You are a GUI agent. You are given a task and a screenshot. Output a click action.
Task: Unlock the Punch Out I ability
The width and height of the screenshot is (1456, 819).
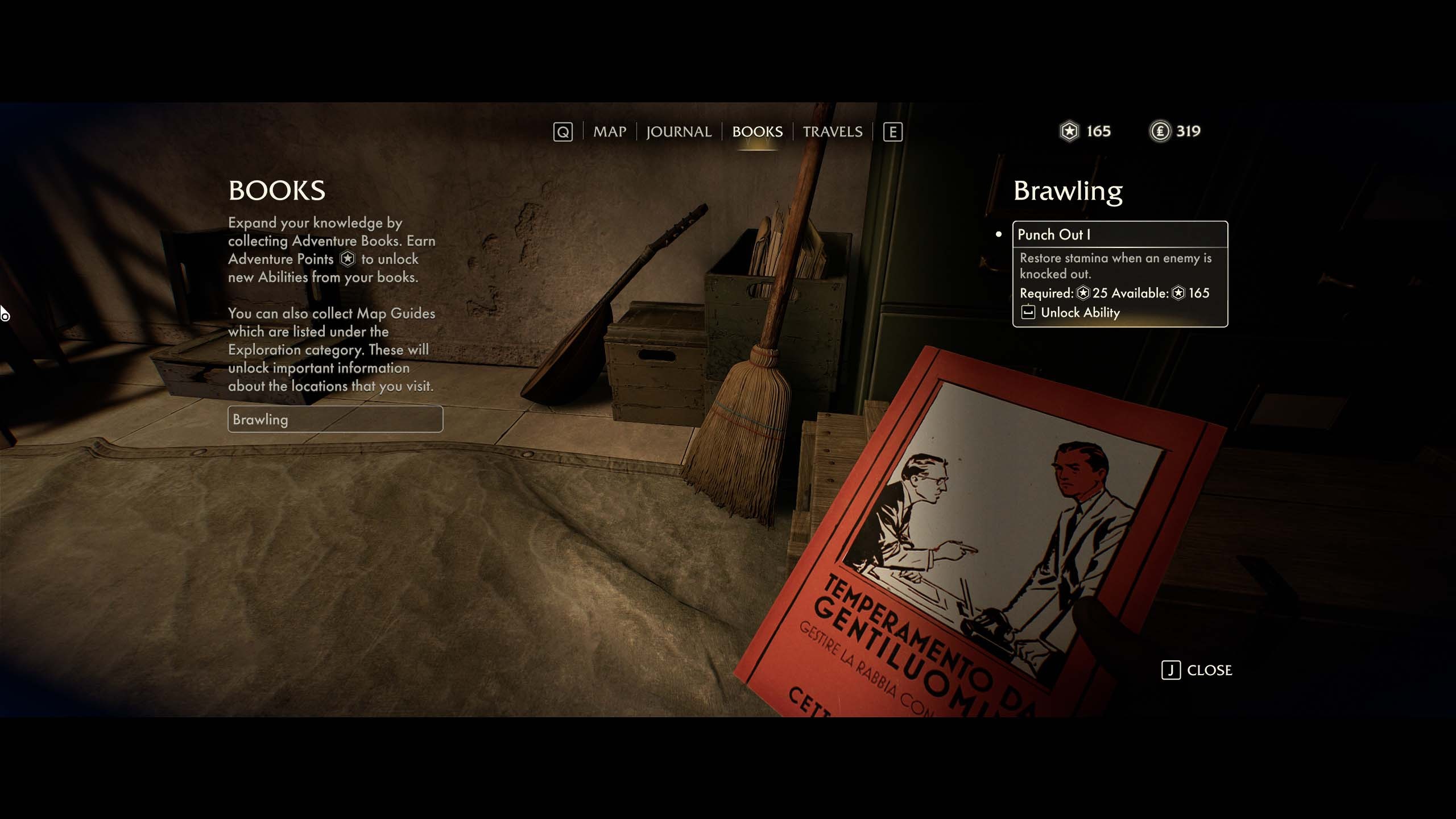tap(1079, 313)
